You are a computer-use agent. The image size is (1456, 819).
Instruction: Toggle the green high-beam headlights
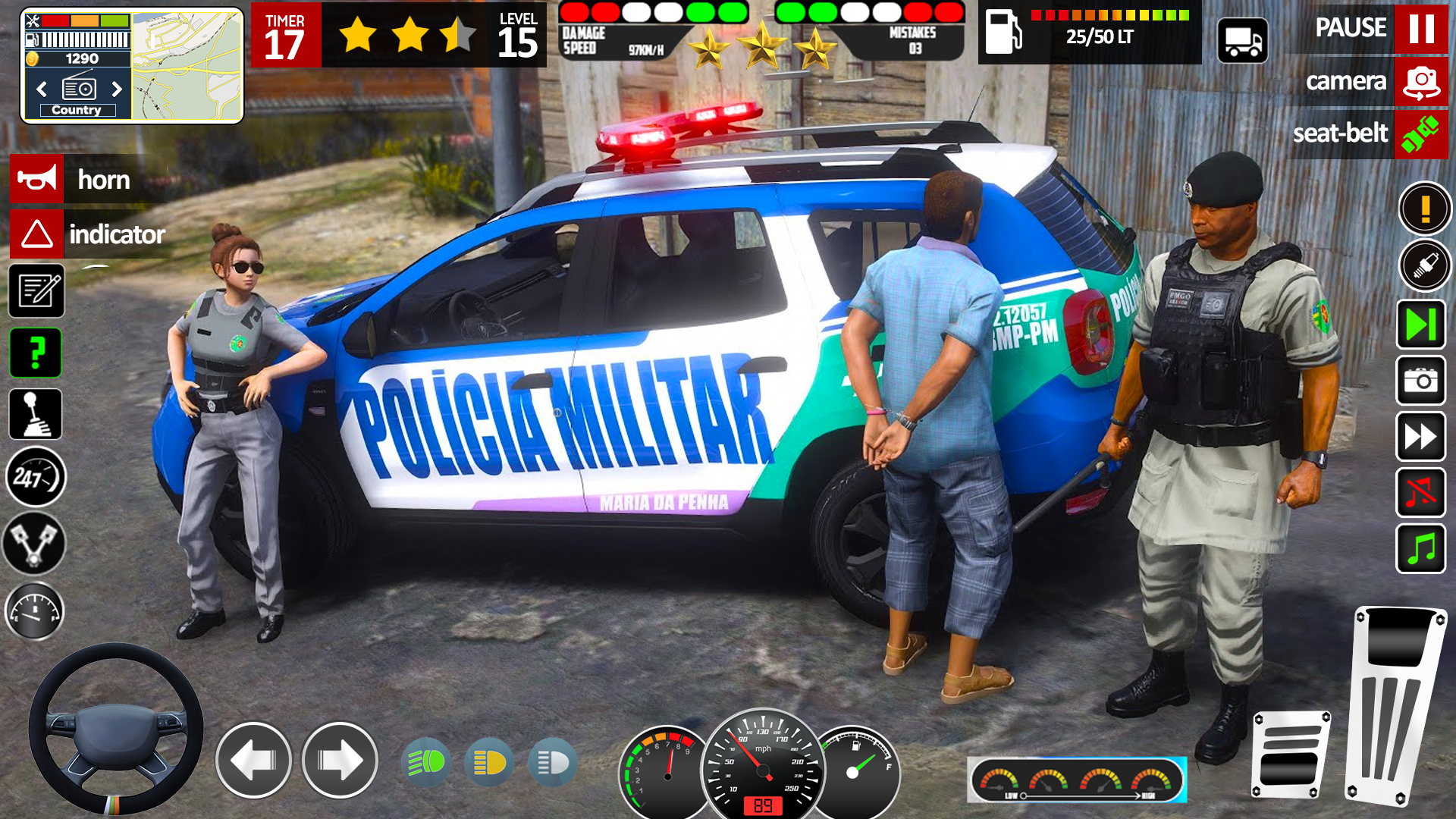click(426, 761)
